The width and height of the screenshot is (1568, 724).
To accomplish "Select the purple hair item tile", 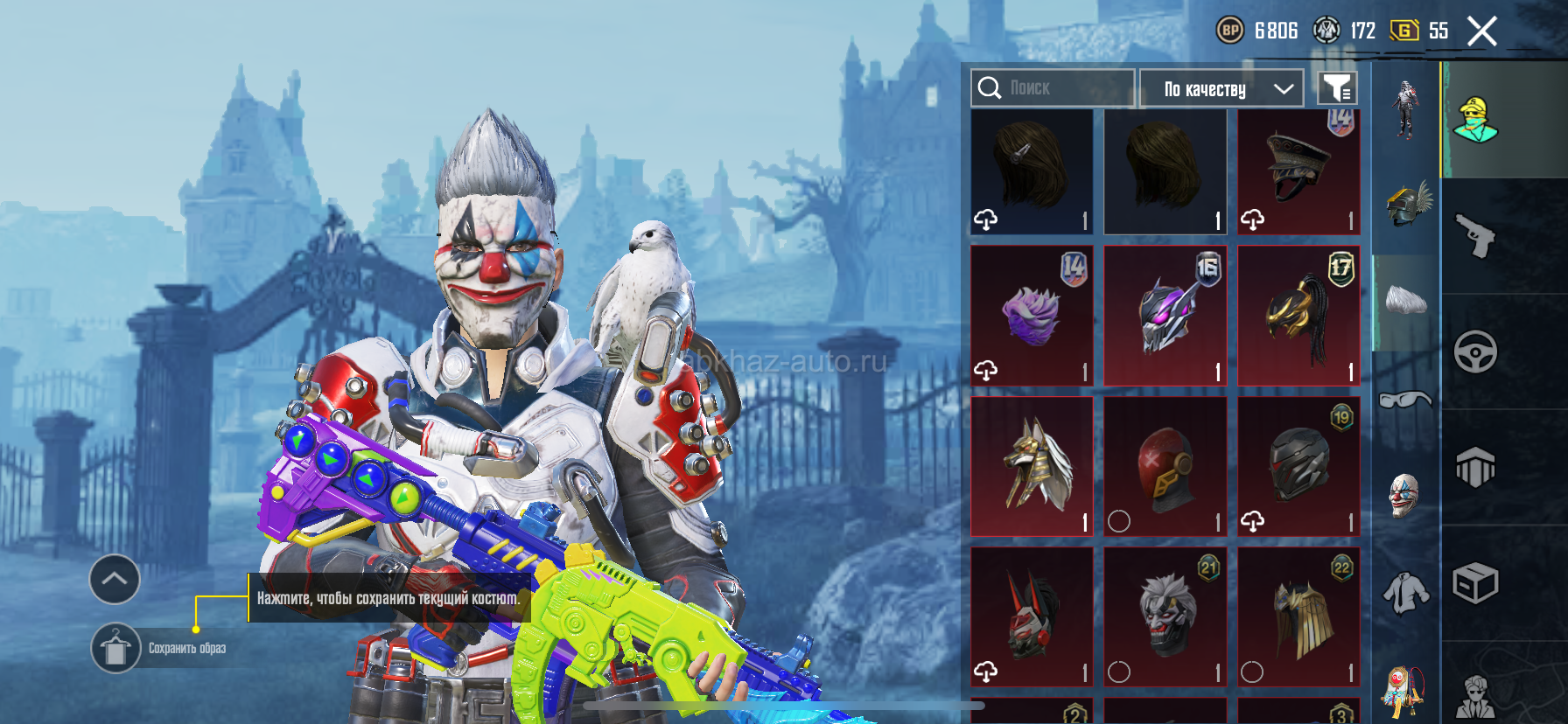I will pos(1032,316).
